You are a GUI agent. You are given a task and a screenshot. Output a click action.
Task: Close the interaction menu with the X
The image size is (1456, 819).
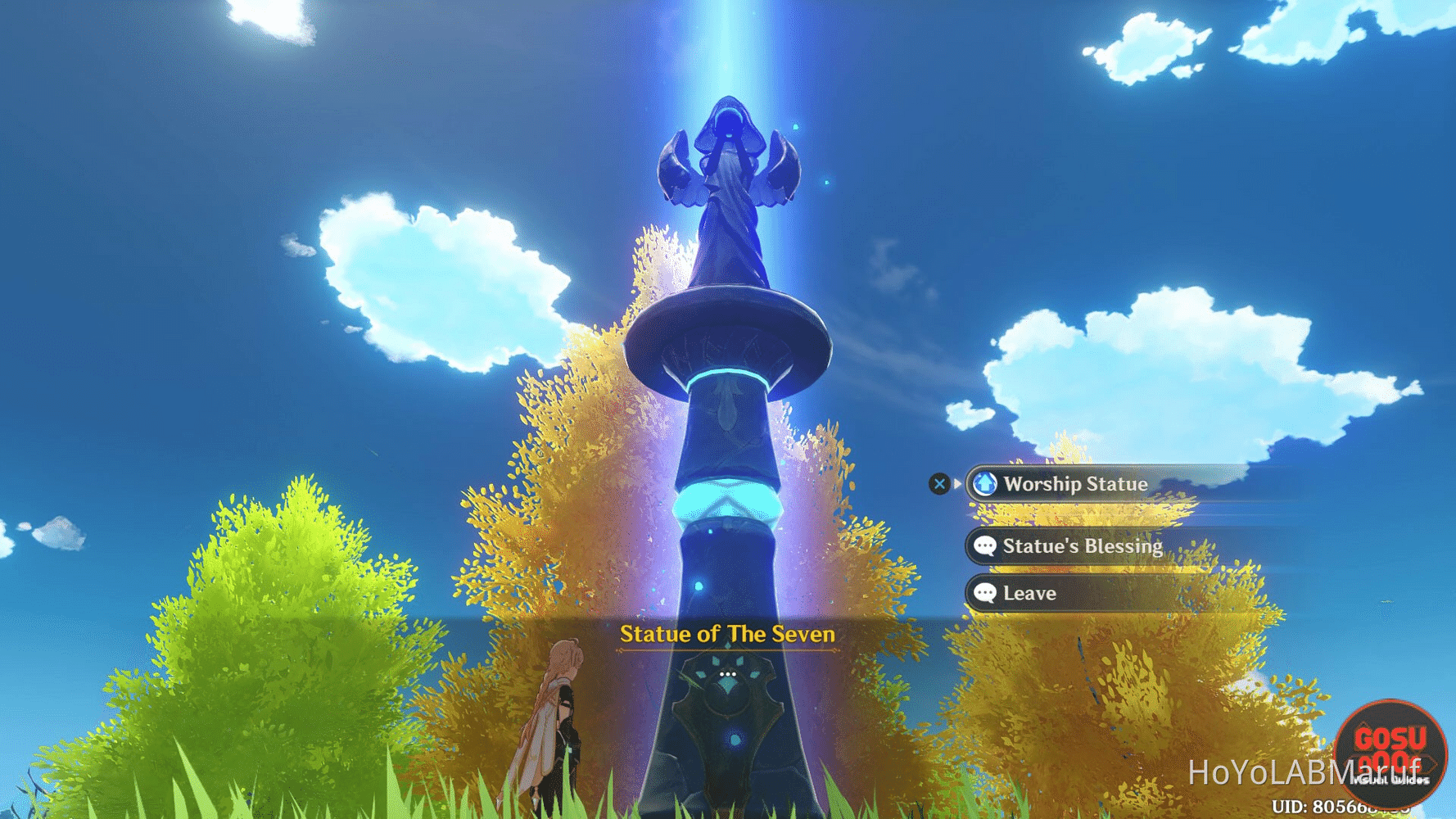point(938,483)
